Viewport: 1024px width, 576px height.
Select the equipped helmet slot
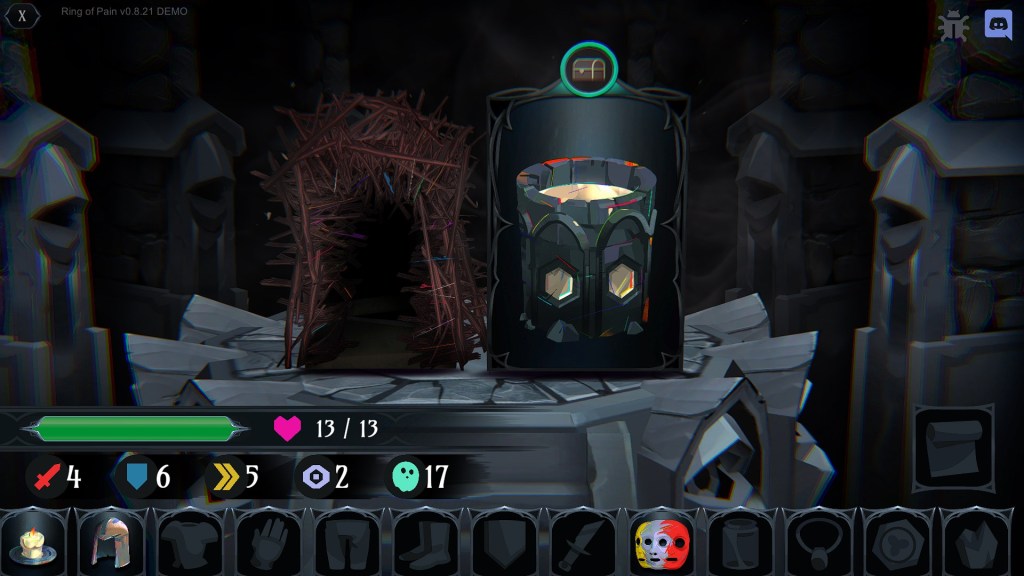click(x=111, y=544)
